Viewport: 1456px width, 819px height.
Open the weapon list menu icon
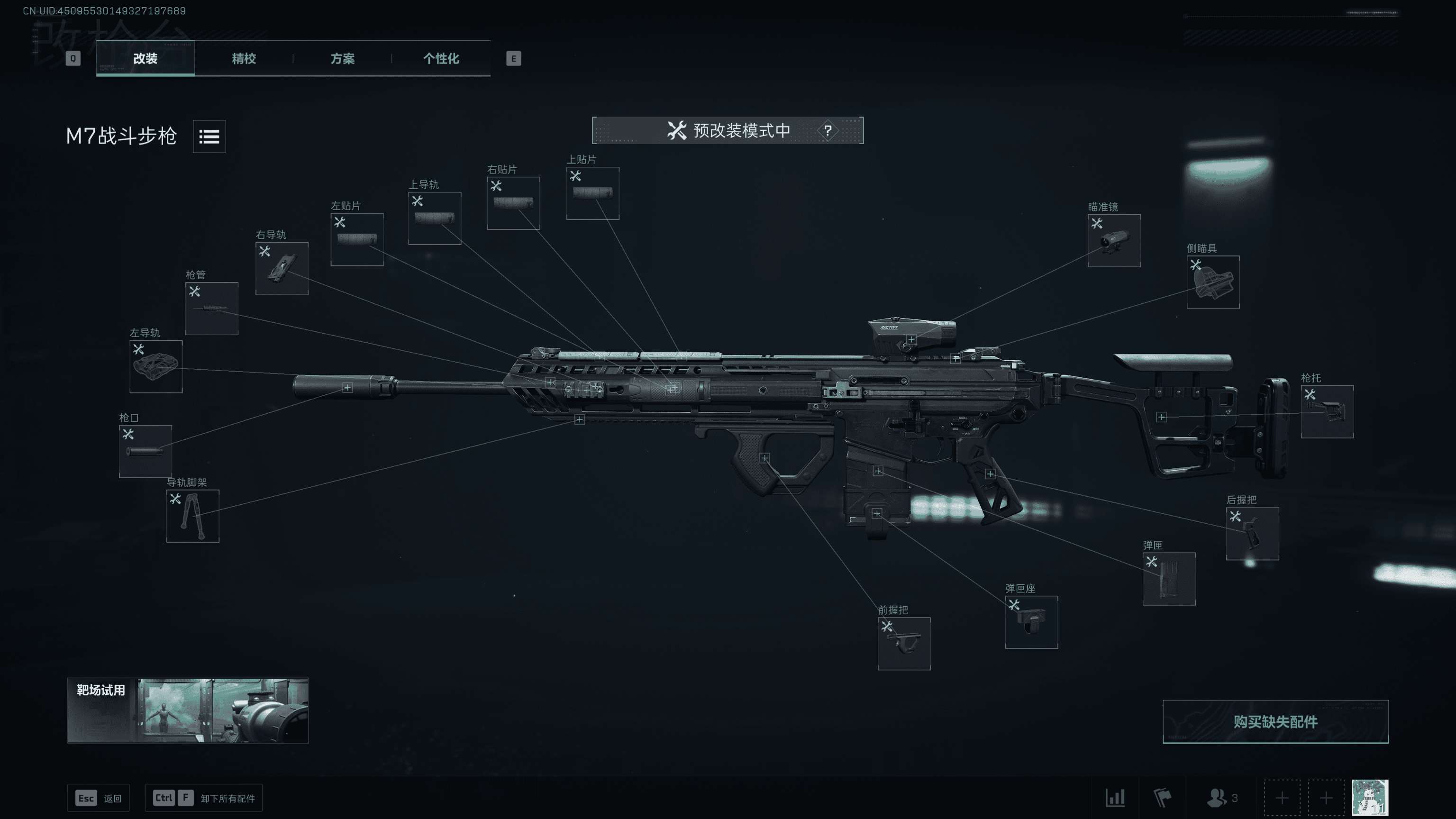(209, 136)
